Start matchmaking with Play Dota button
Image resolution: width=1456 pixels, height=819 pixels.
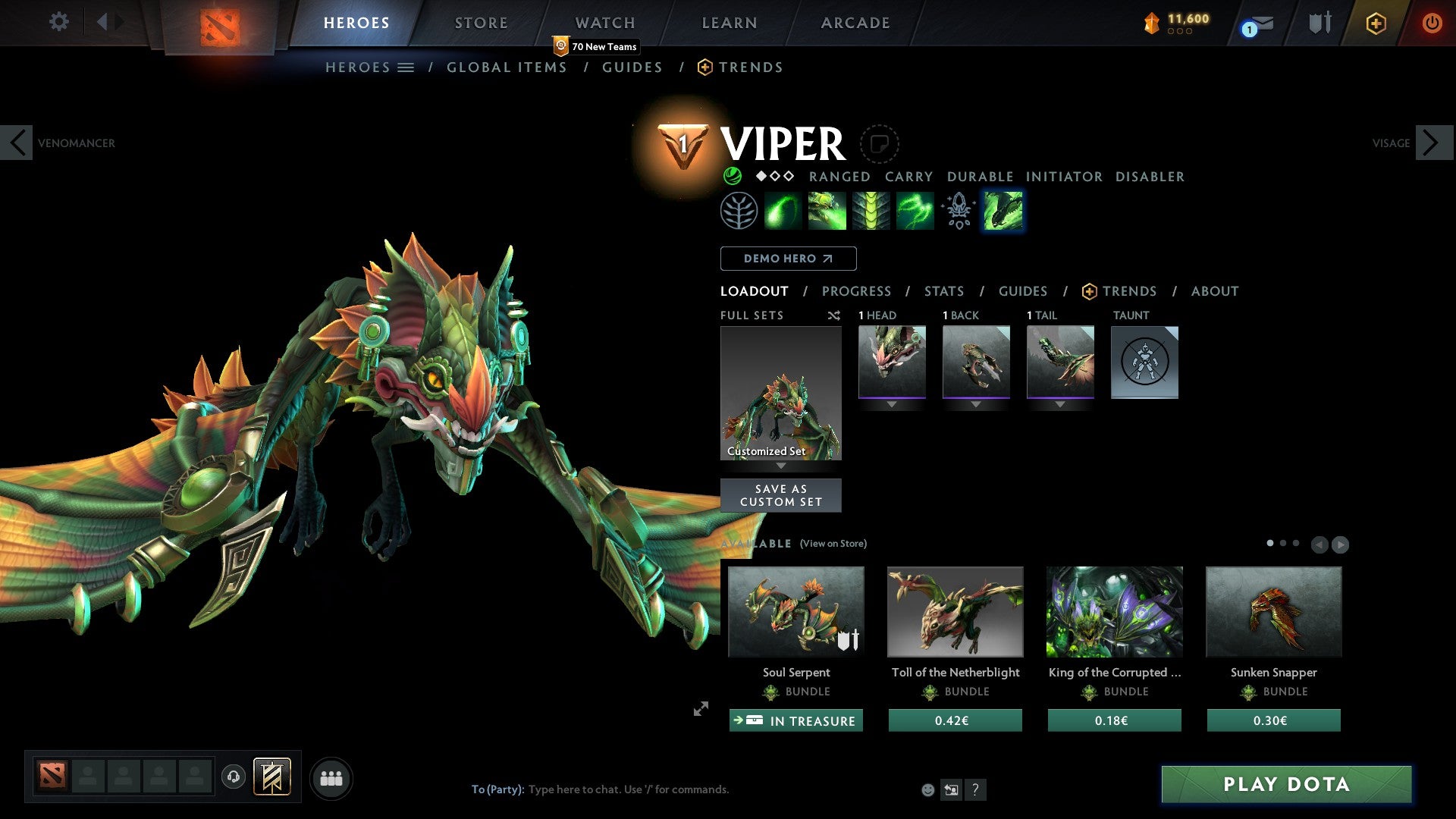(x=1286, y=784)
